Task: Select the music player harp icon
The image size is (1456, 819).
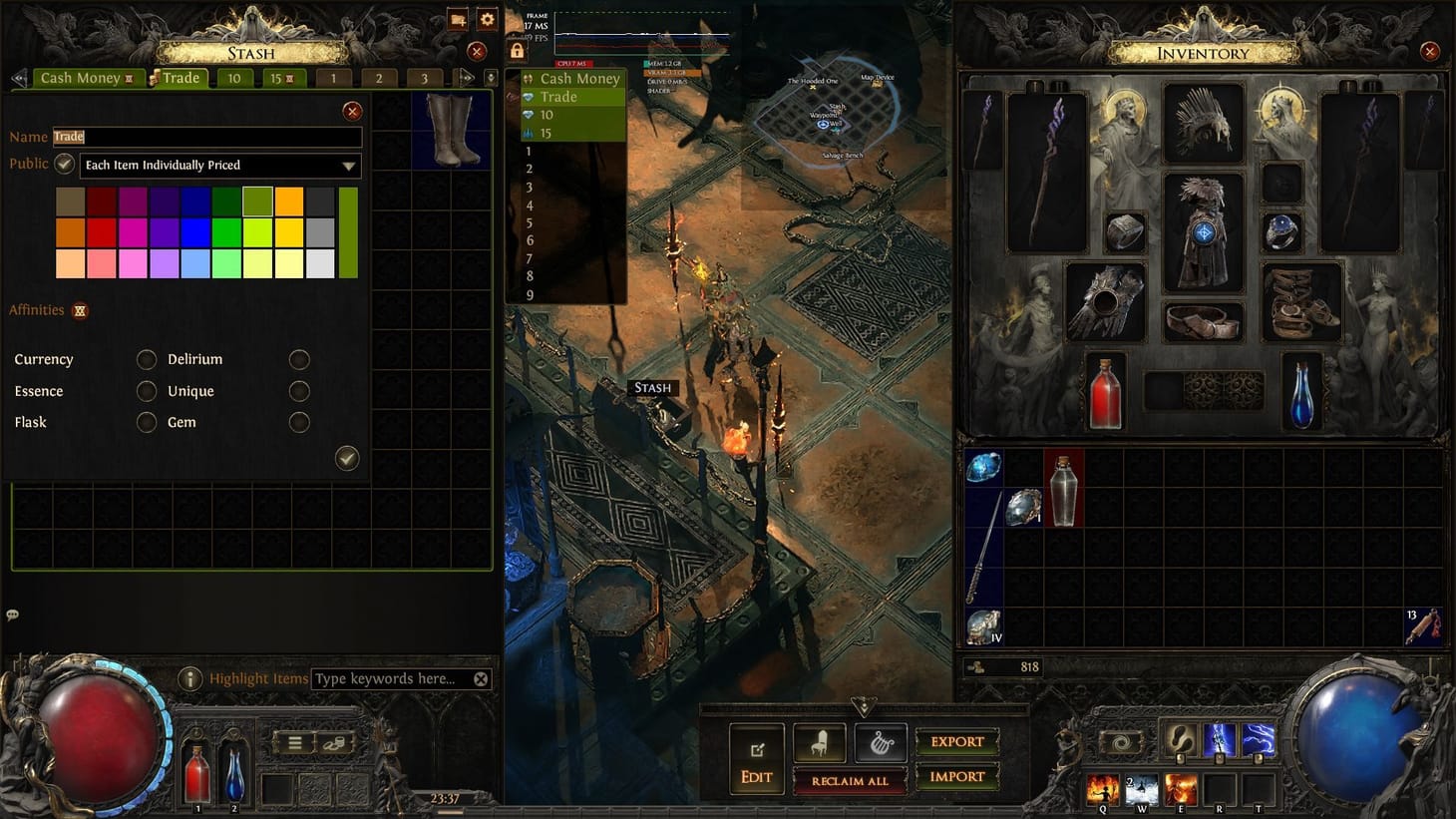Action: tap(881, 740)
